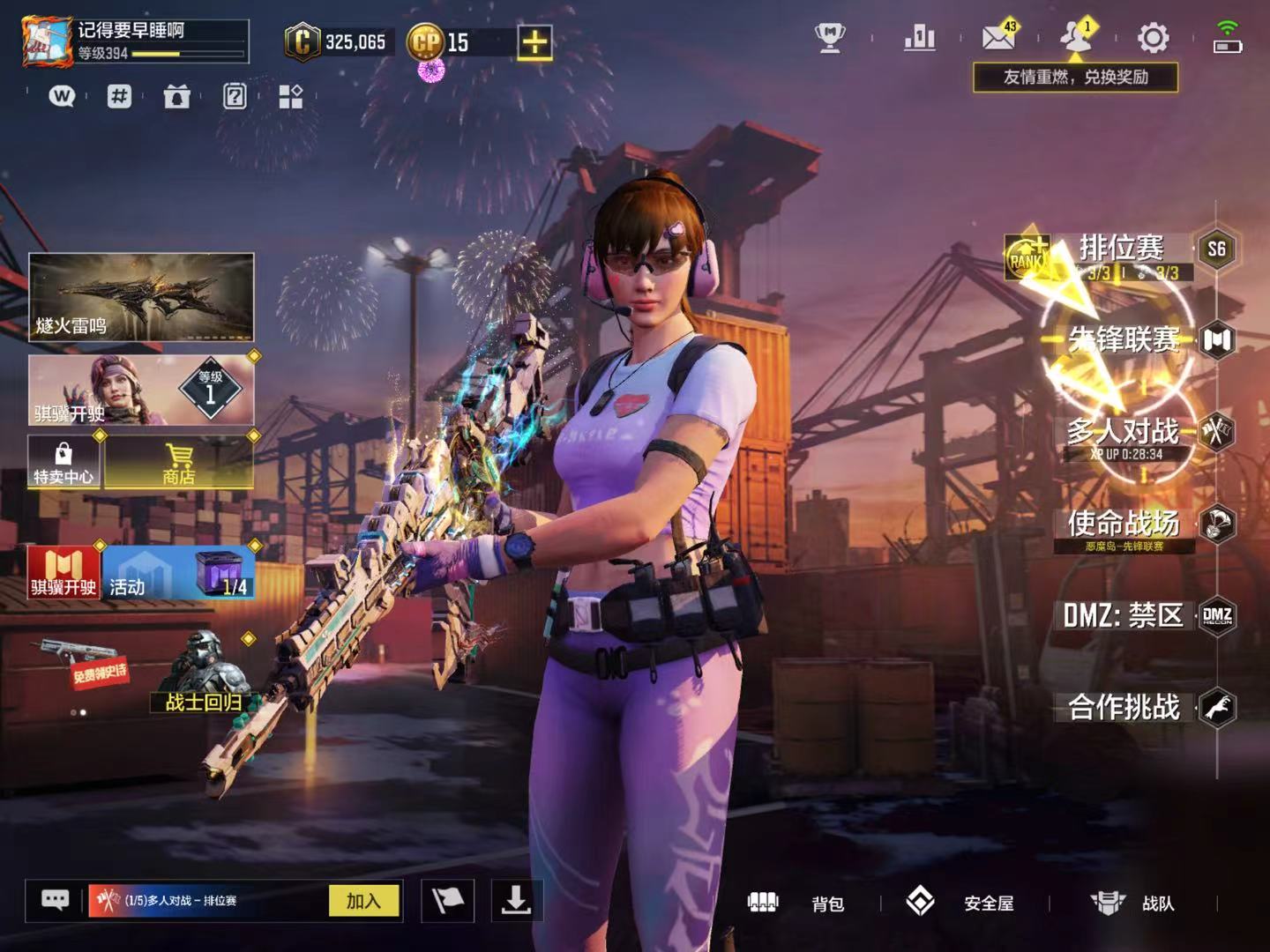Open the 排位赛 ranked match mode
Viewport: 1270px width, 952px height.
tap(1121, 249)
